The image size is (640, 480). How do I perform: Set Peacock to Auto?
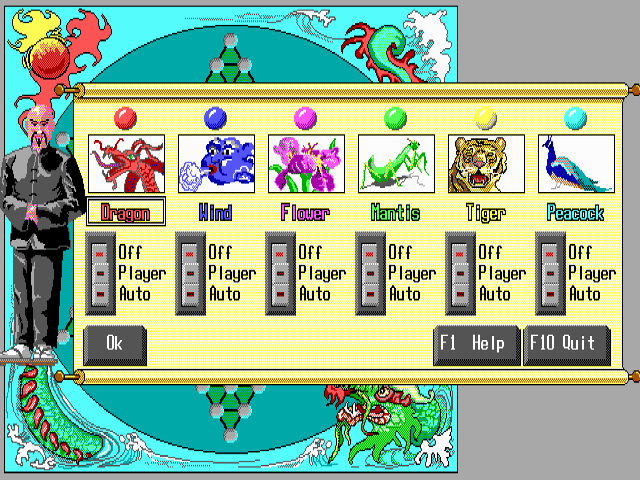coord(550,293)
